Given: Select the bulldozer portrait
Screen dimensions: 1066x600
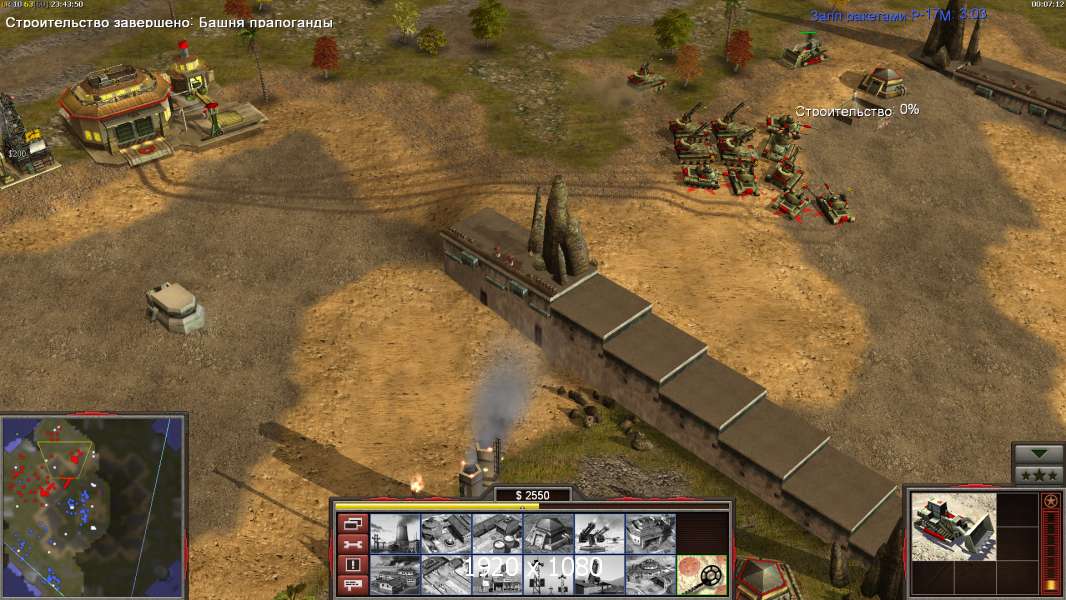Looking at the screenshot, I should point(954,527).
